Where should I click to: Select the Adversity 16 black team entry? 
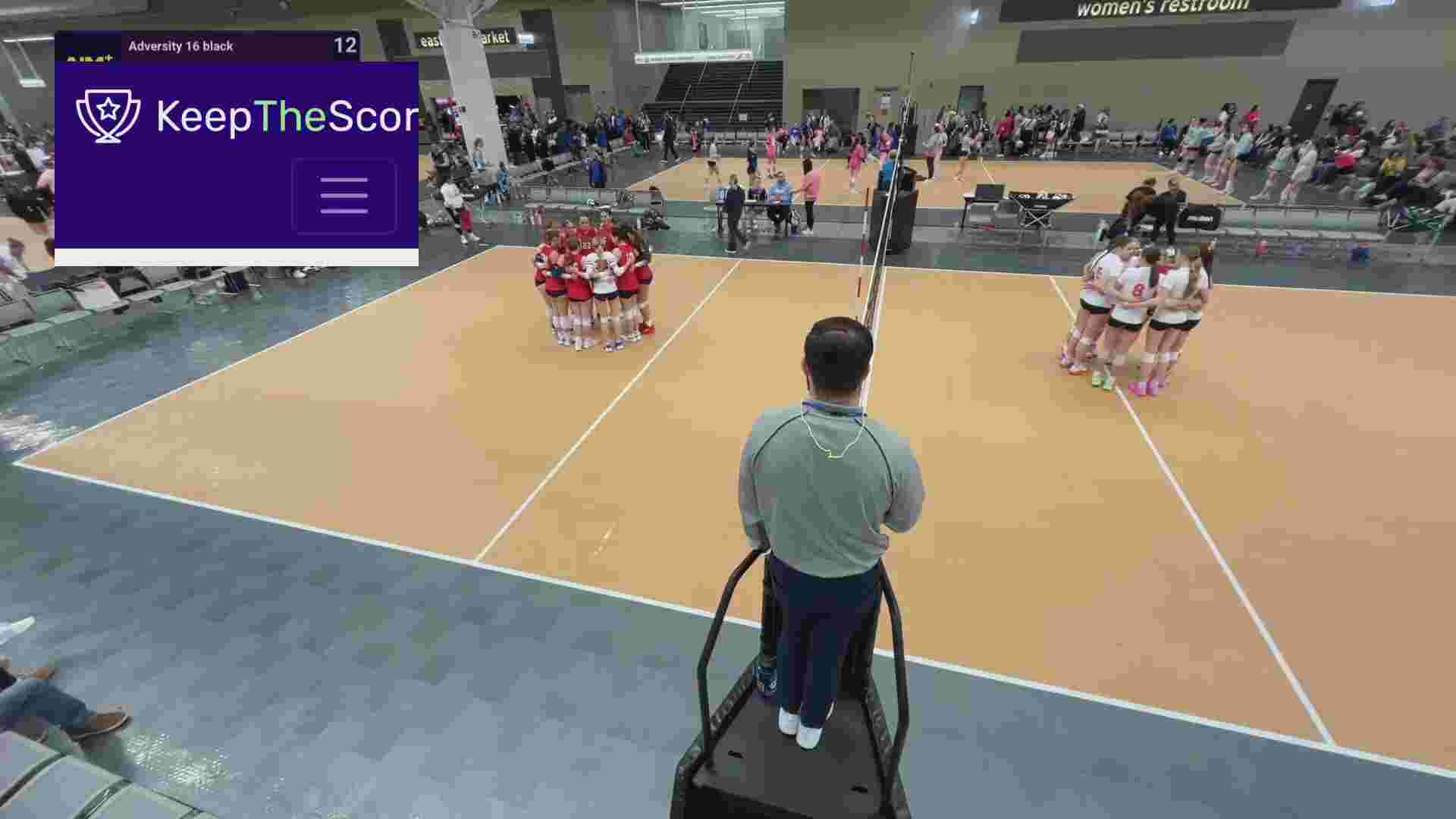click(x=182, y=45)
